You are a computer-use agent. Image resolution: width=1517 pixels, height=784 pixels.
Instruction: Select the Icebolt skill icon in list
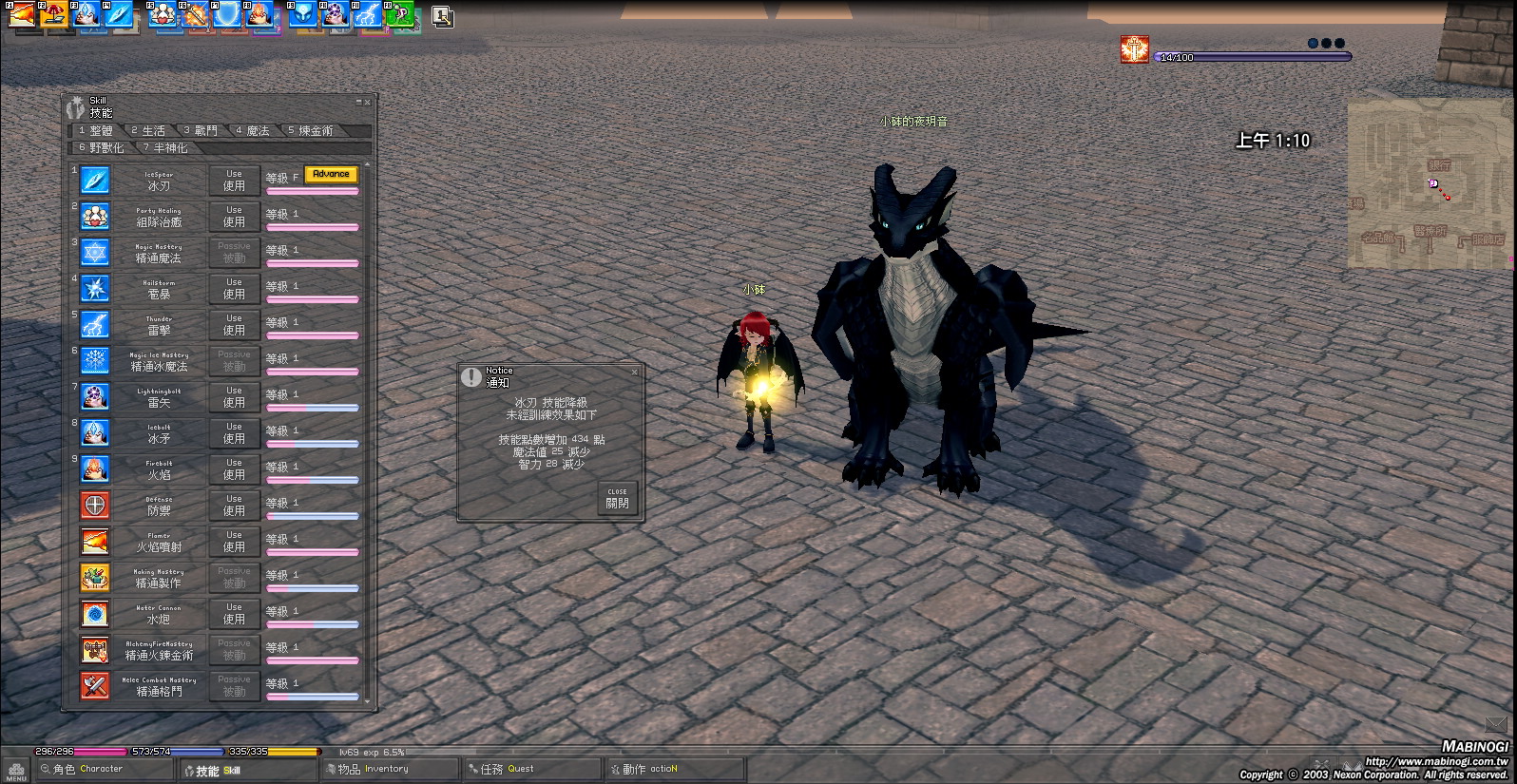95,433
